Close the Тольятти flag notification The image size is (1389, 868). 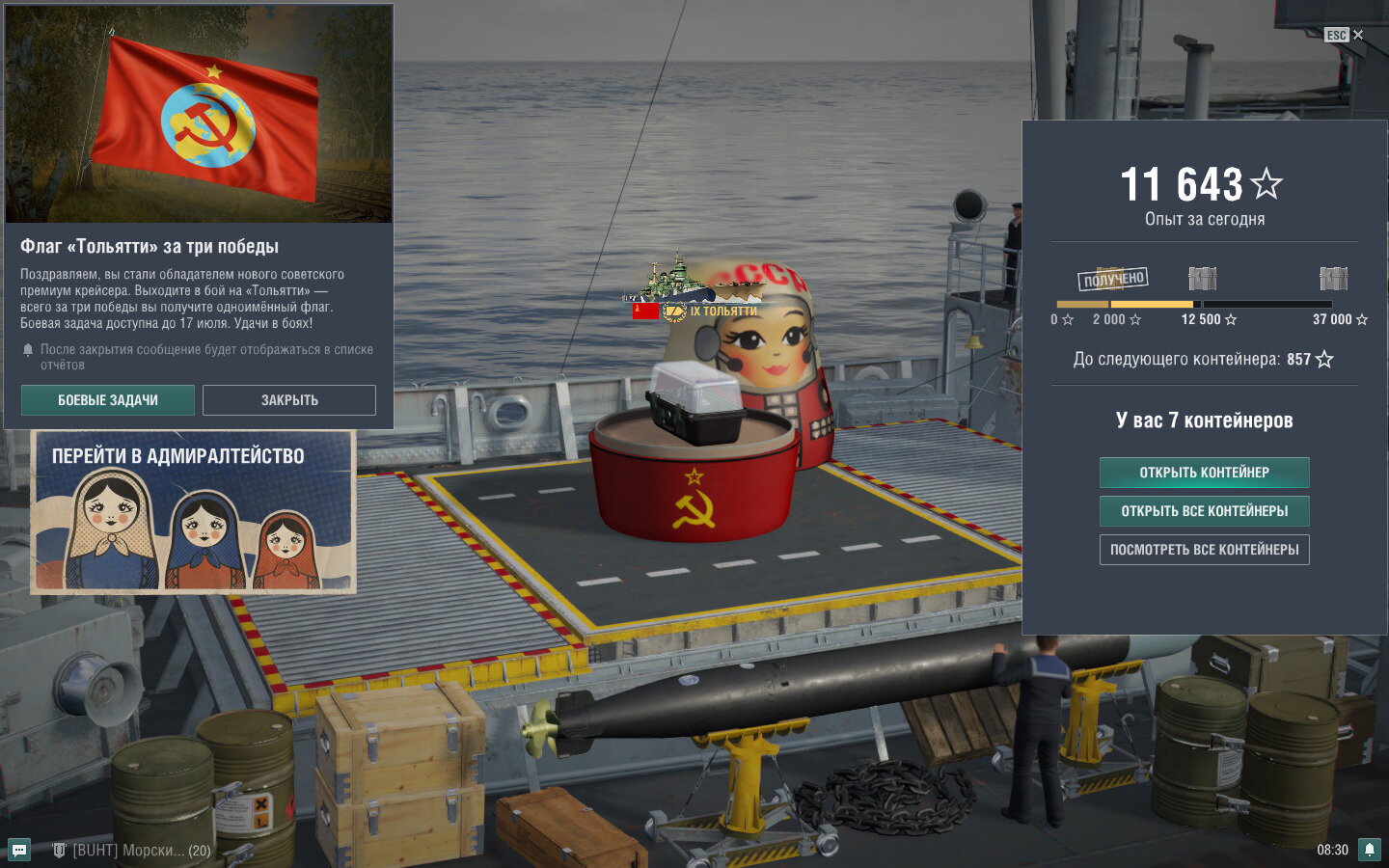point(289,400)
